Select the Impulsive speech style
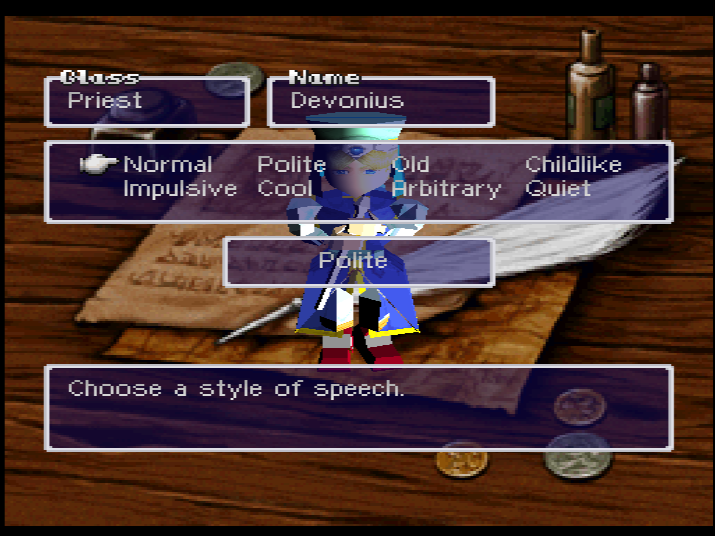Viewport: 715px width, 536px height. (x=180, y=189)
